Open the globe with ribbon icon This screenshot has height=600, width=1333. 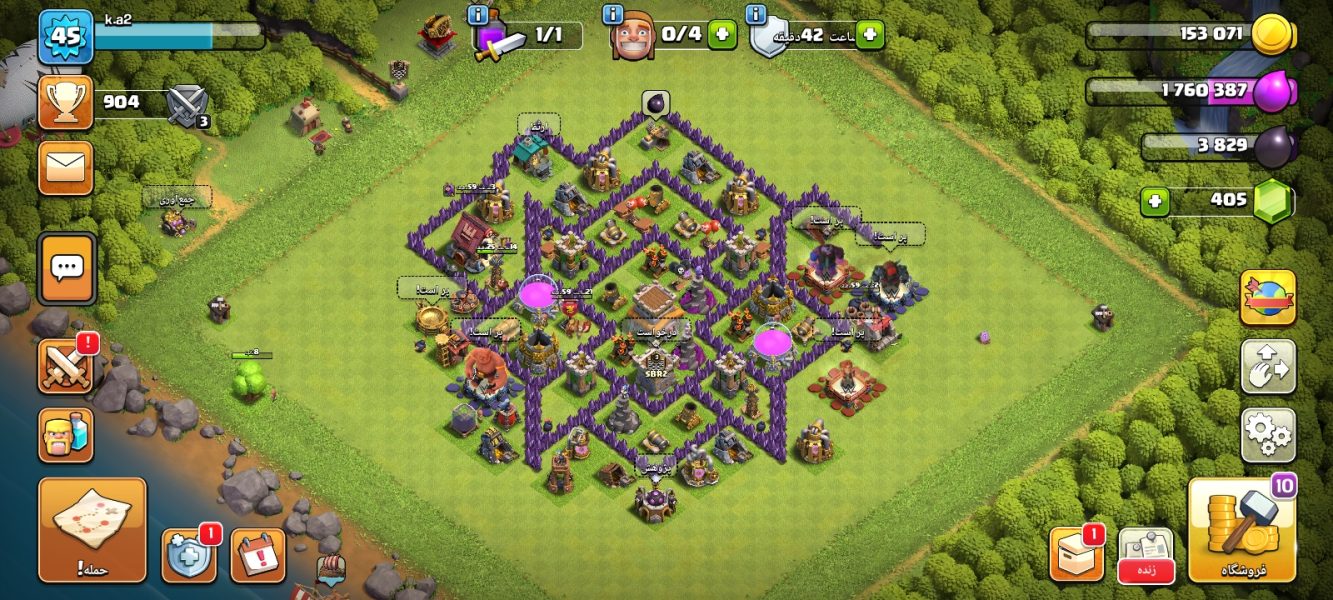1267,298
